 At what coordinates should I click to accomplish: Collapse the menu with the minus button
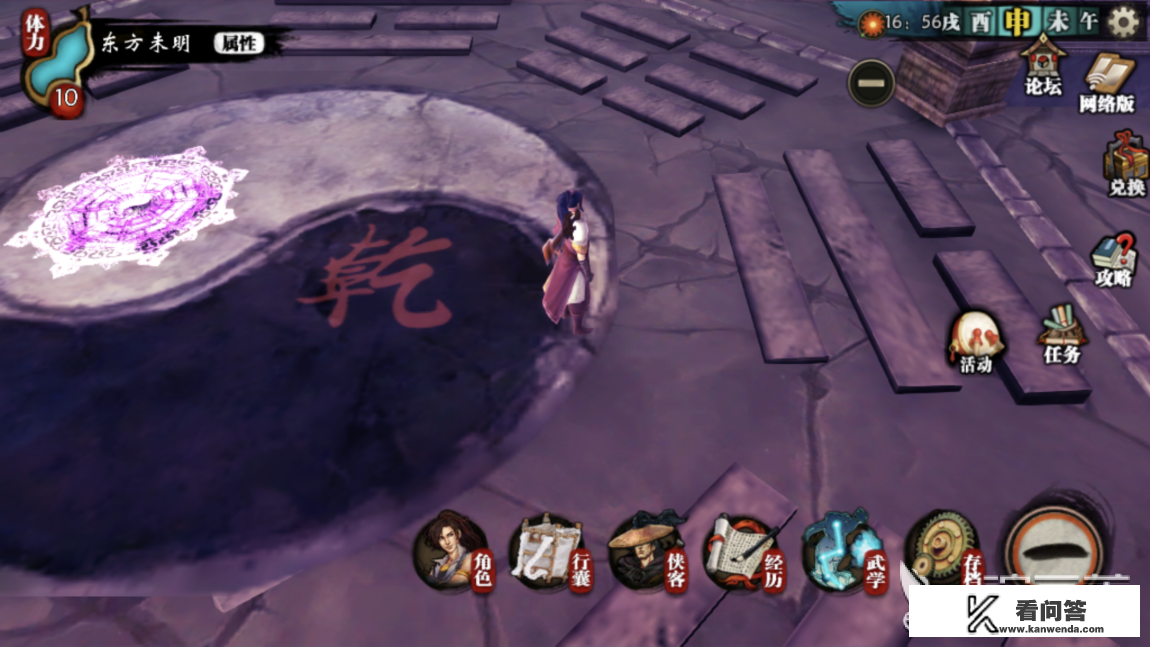click(x=871, y=83)
